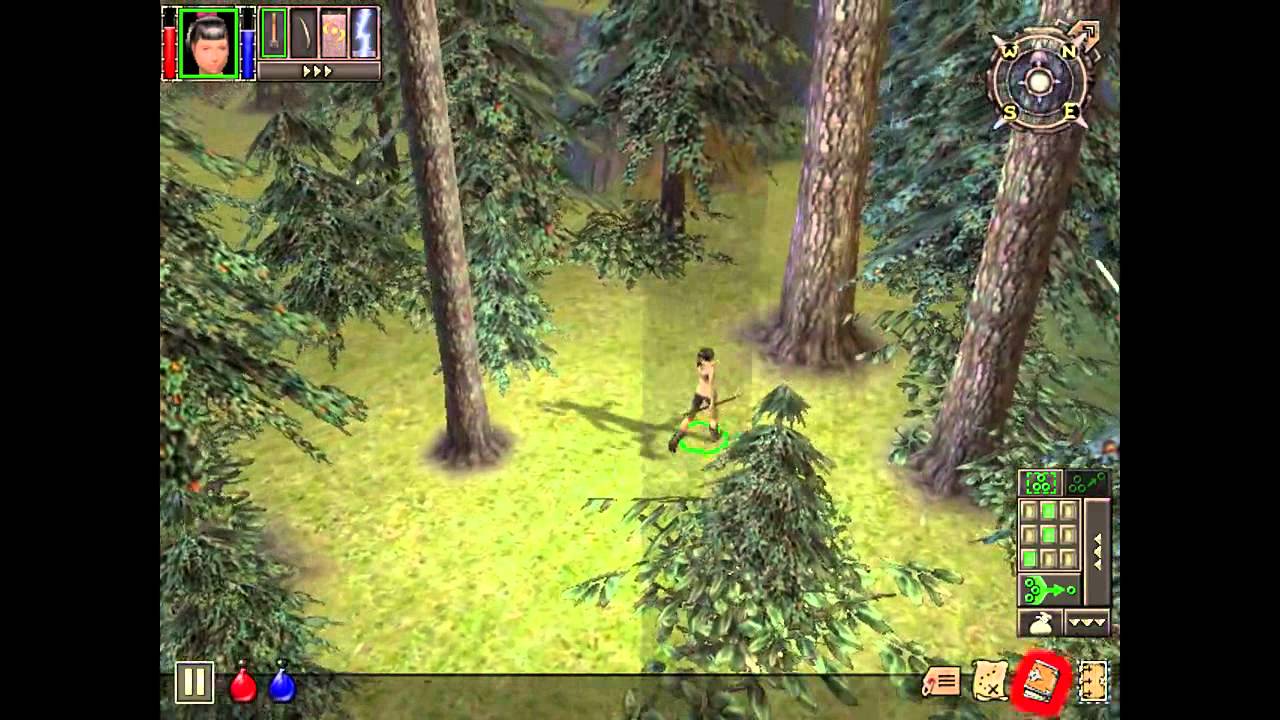
Task: Select the equipped melee weapon slot
Action: (274, 32)
